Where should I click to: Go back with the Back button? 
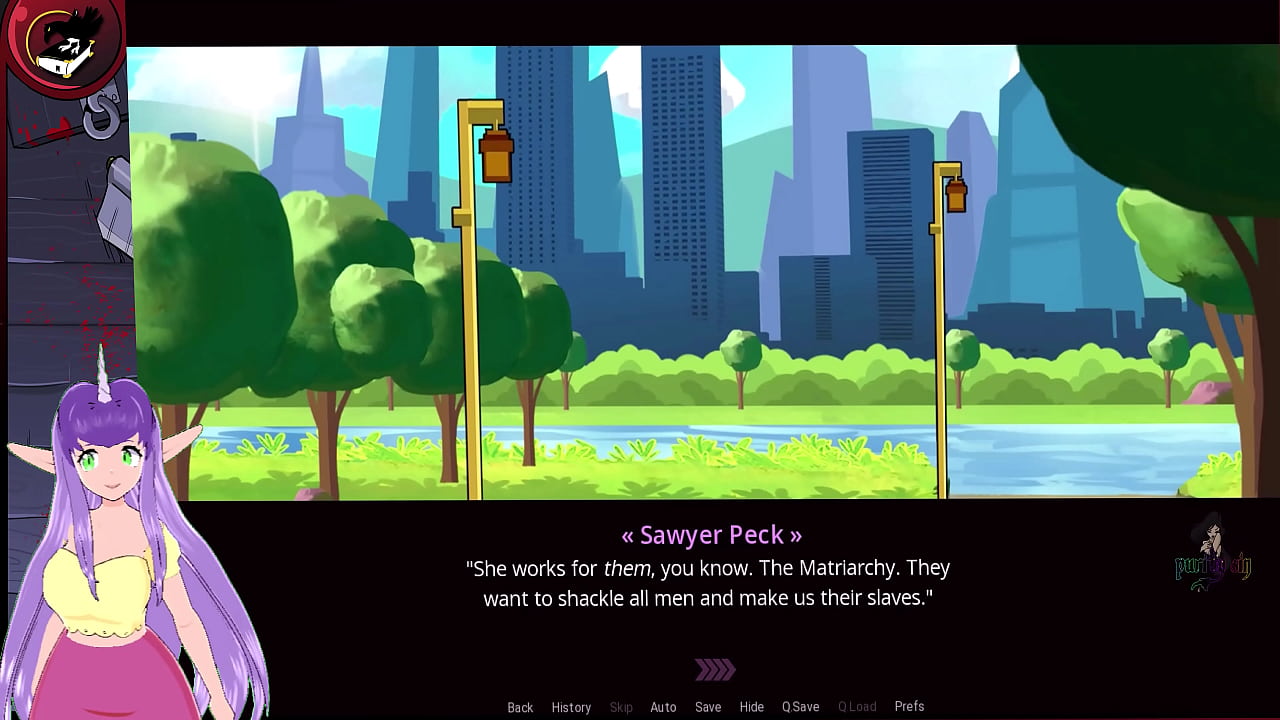[520, 707]
